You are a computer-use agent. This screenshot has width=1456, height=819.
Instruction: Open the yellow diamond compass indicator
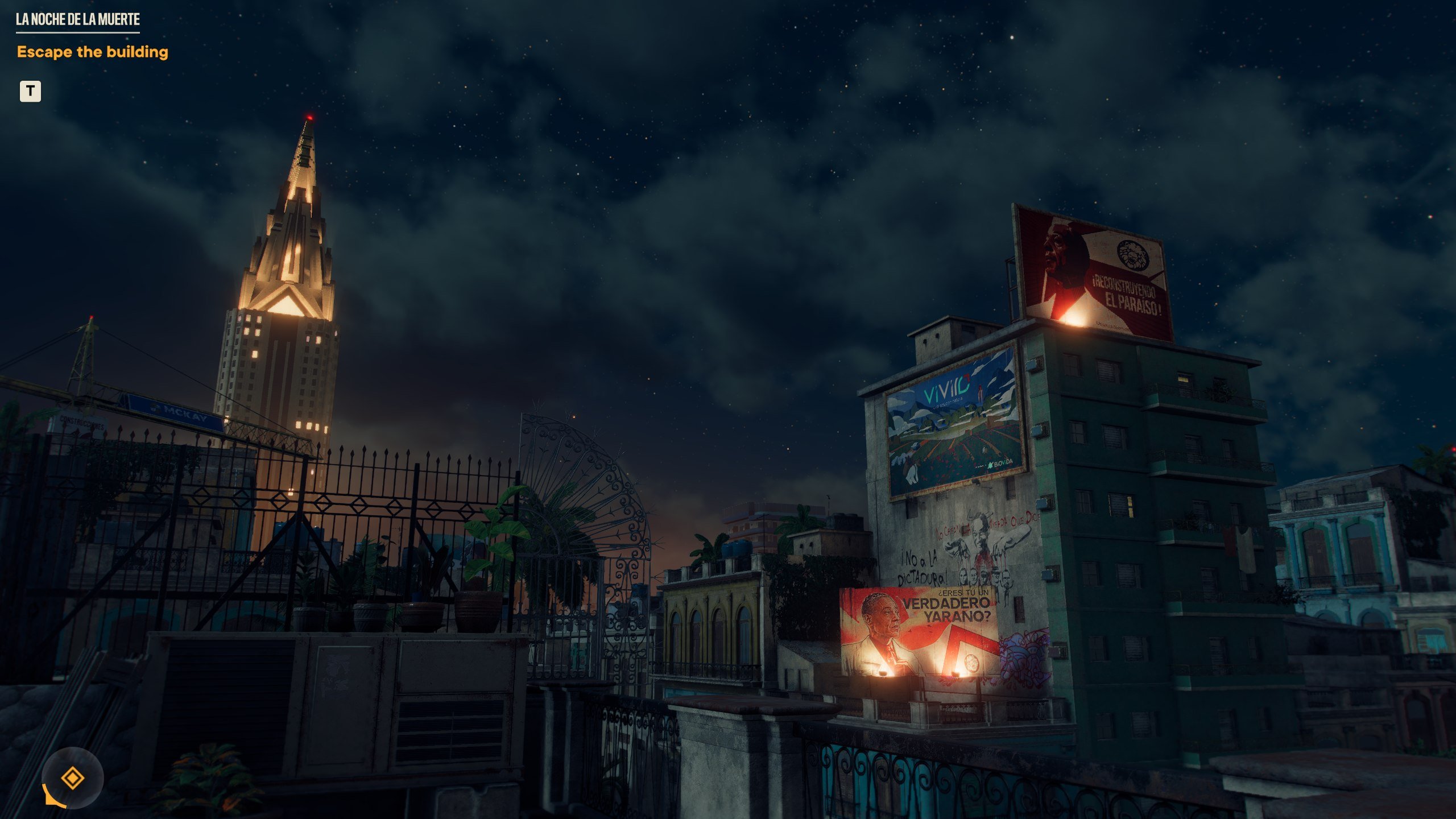point(73,777)
